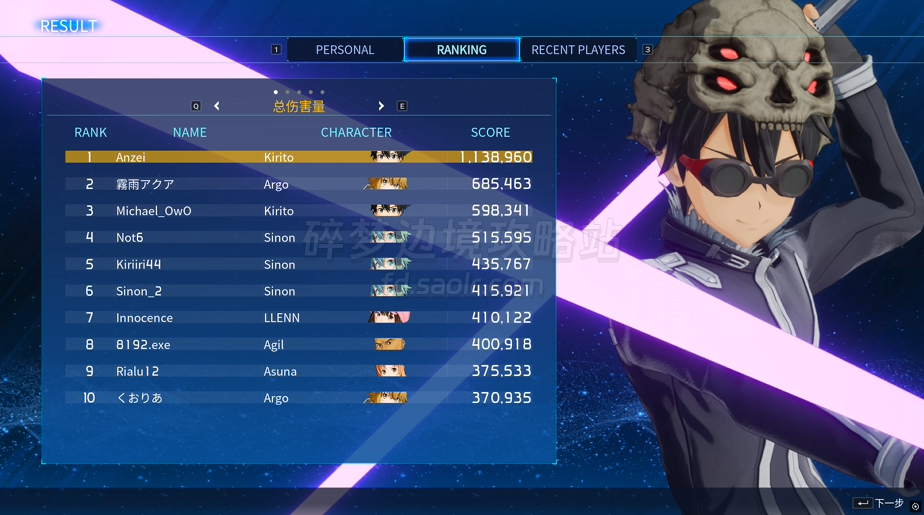This screenshot has width=924, height=515.
Task: Choose Michael_OwO's ranking entry
Action: coord(298,211)
